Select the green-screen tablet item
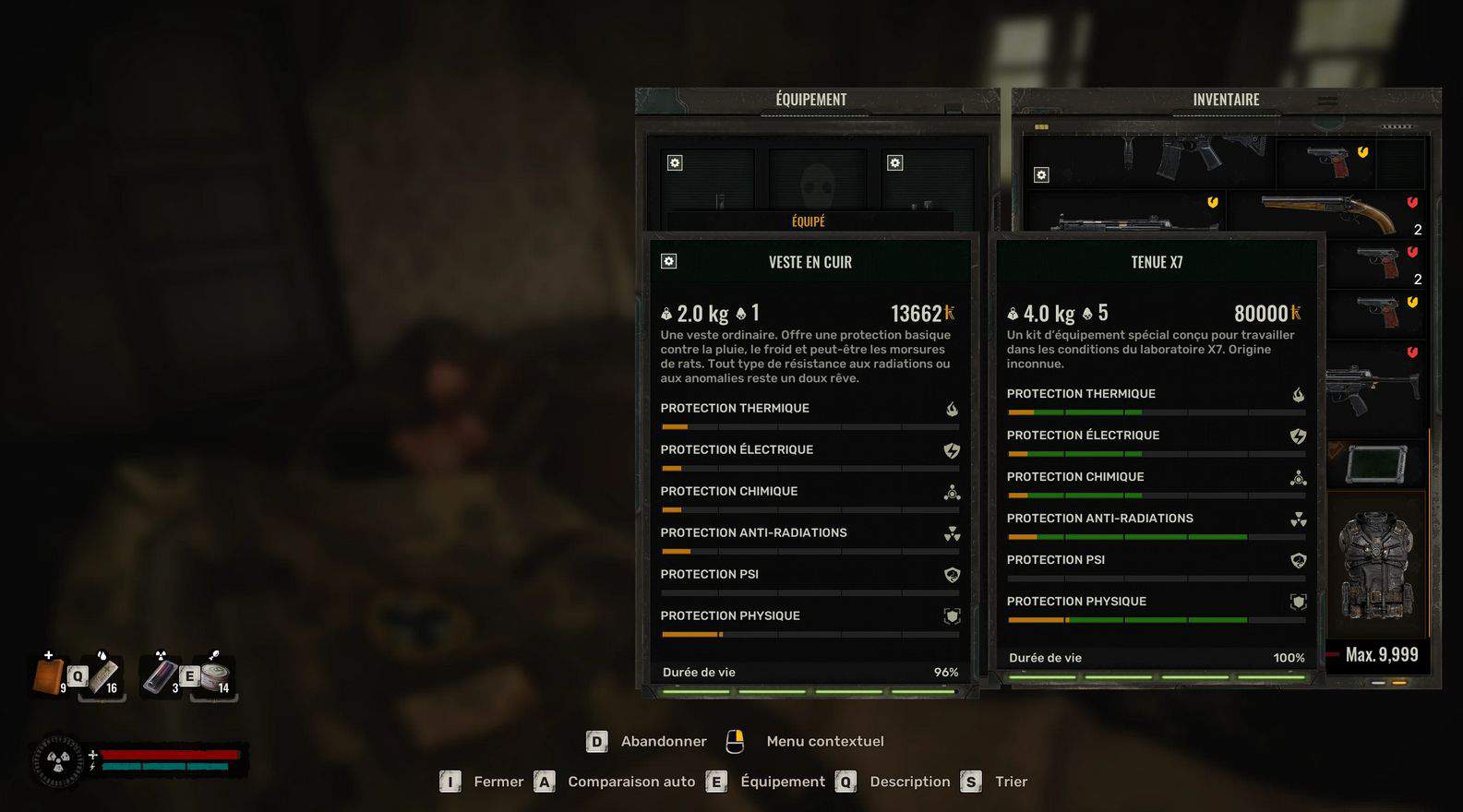Image resolution: width=1463 pixels, height=812 pixels. pos(1376,463)
